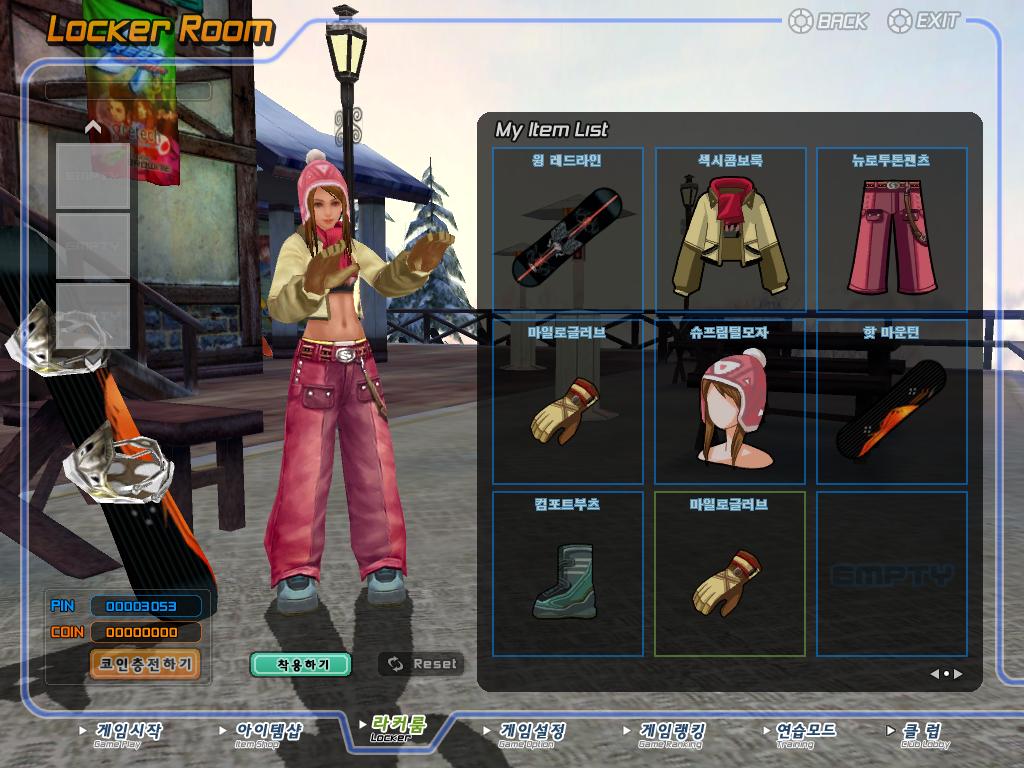Viewport: 1024px width, 768px height.
Task: Go to next item list page arrow
Action: pos(958,674)
